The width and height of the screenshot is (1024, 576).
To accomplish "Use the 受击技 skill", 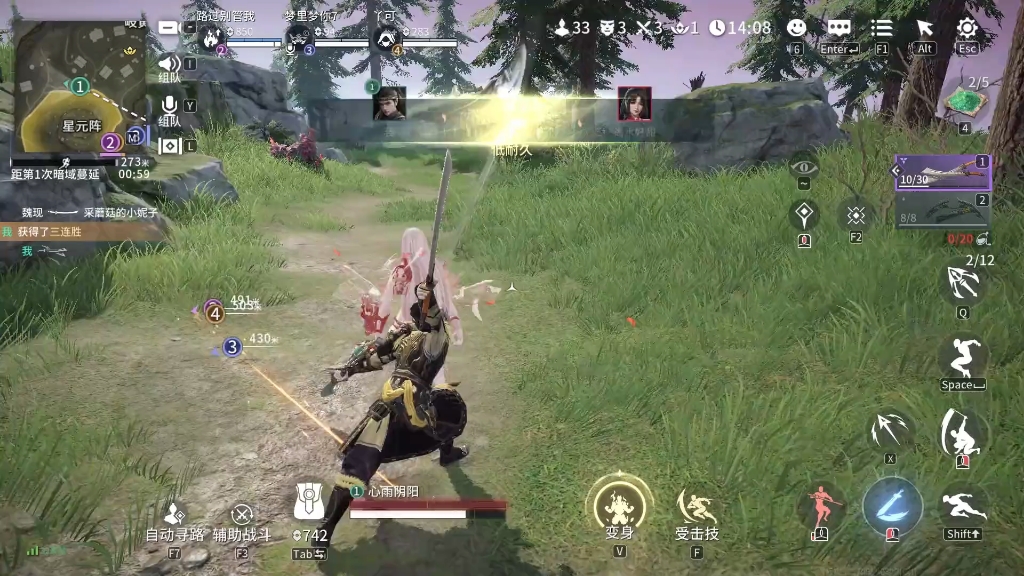I will click(x=696, y=507).
